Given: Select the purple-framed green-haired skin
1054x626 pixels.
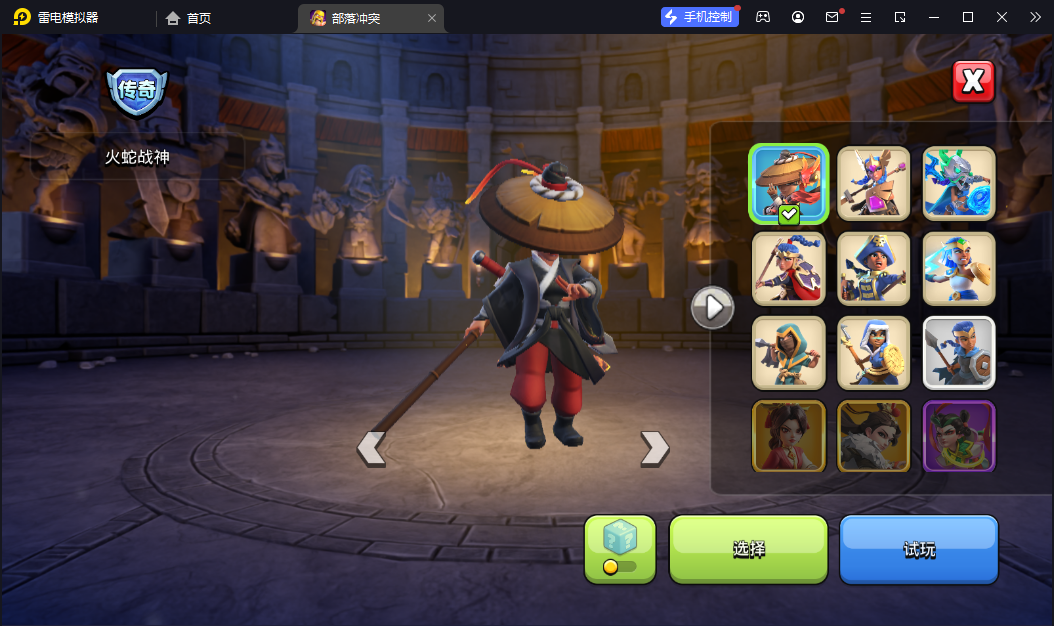Looking at the screenshot, I should click(959, 436).
